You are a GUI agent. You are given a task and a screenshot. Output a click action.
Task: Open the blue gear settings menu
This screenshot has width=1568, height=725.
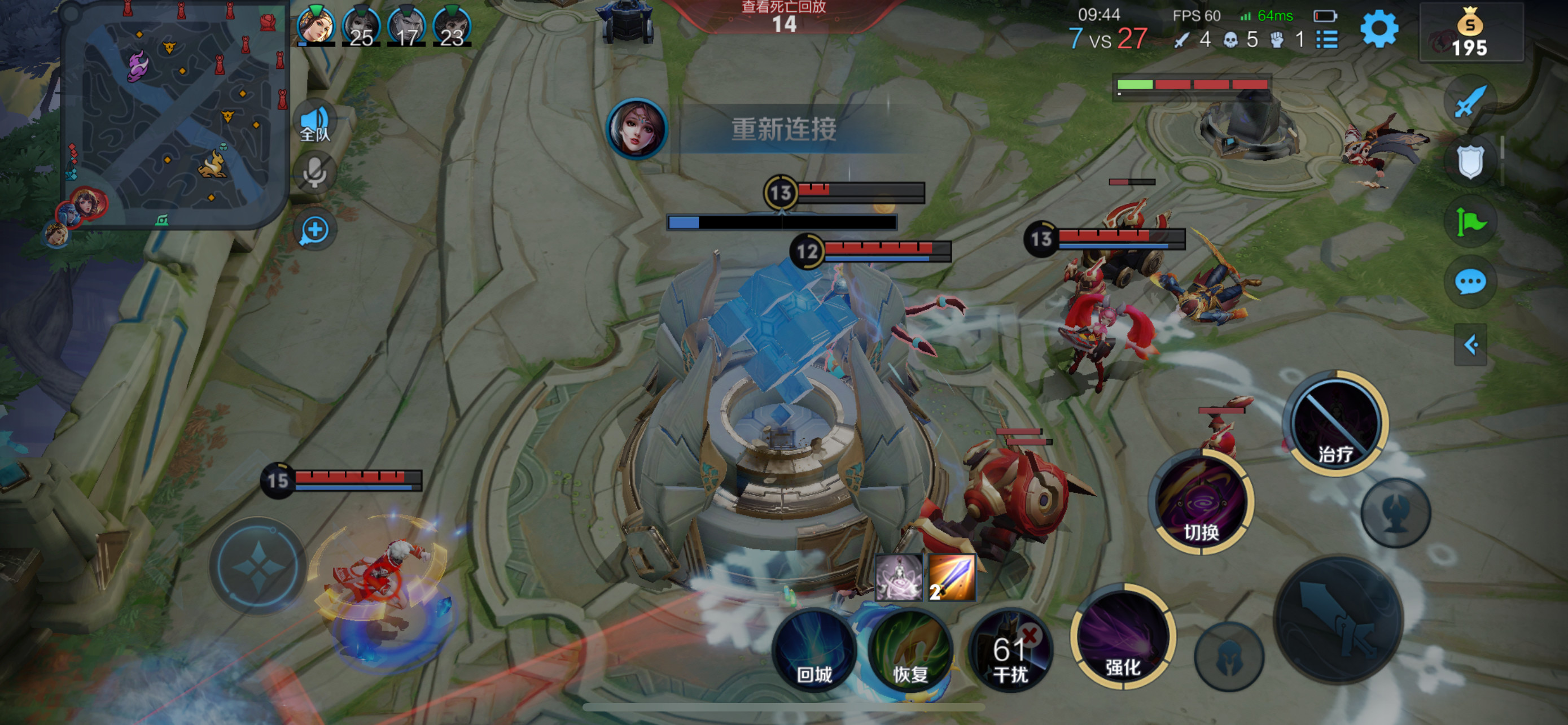pyautogui.click(x=1379, y=29)
